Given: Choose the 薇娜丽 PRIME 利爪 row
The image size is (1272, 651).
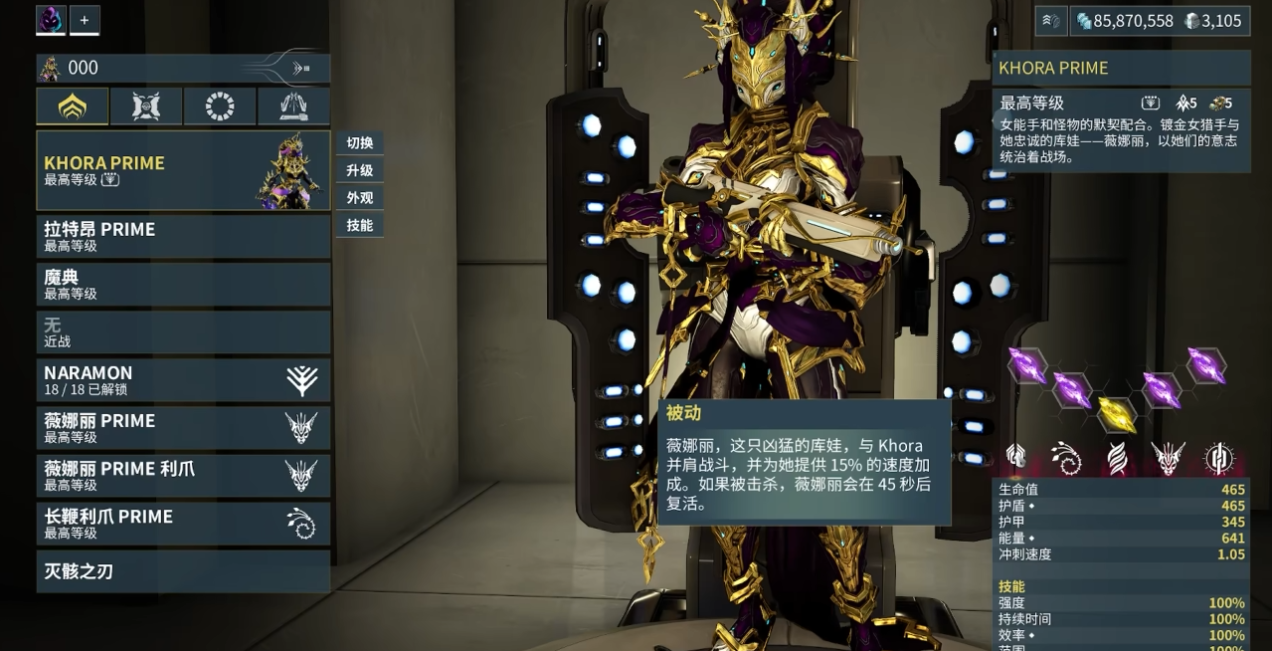Looking at the screenshot, I should click(x=183, y=476).
